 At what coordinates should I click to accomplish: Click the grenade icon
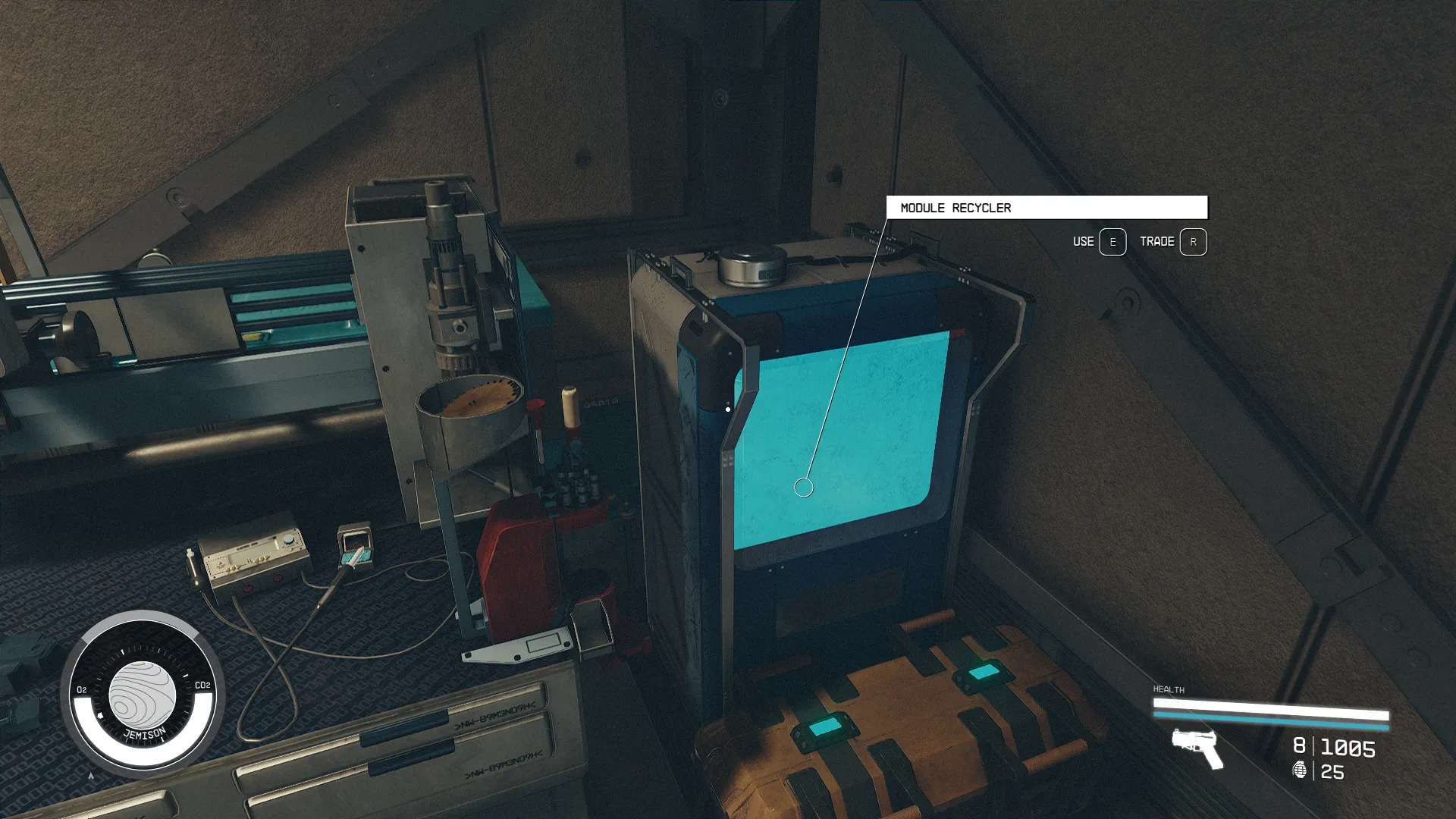[1300, 770]
